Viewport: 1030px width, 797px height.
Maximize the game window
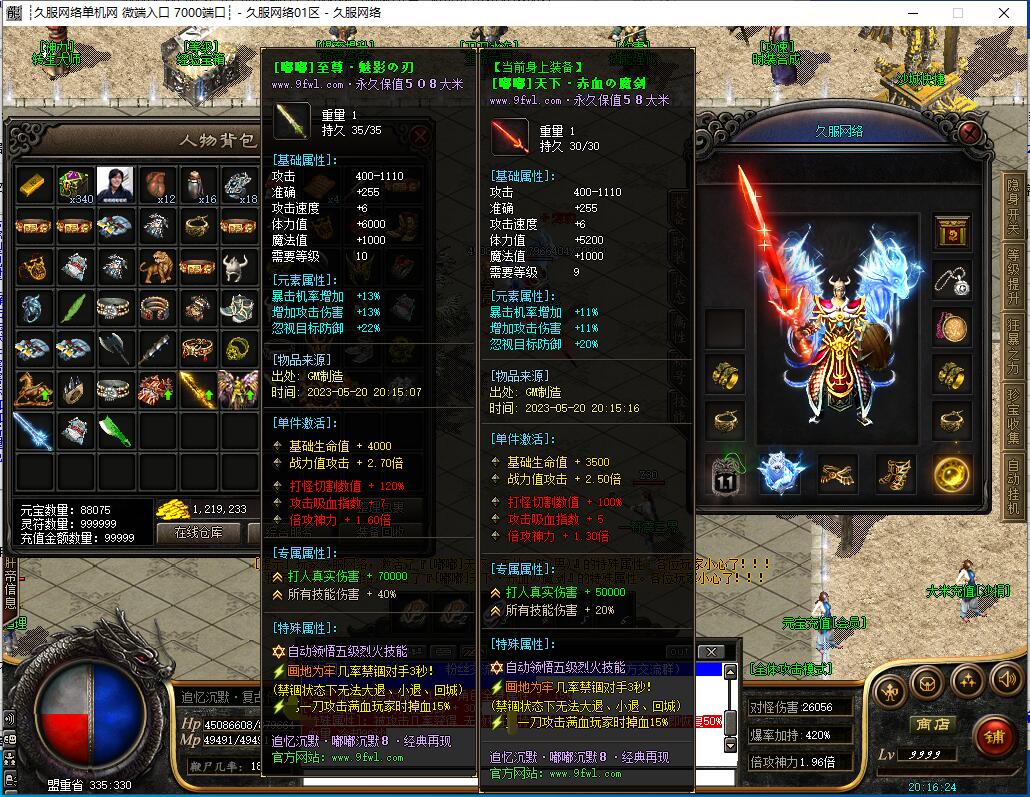tap(958, 13)
